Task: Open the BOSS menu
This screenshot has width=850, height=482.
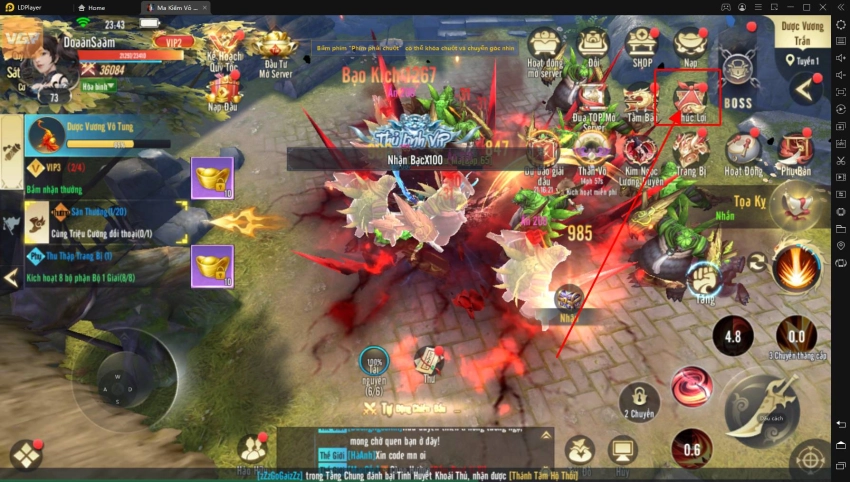Action: pos(737,80)
